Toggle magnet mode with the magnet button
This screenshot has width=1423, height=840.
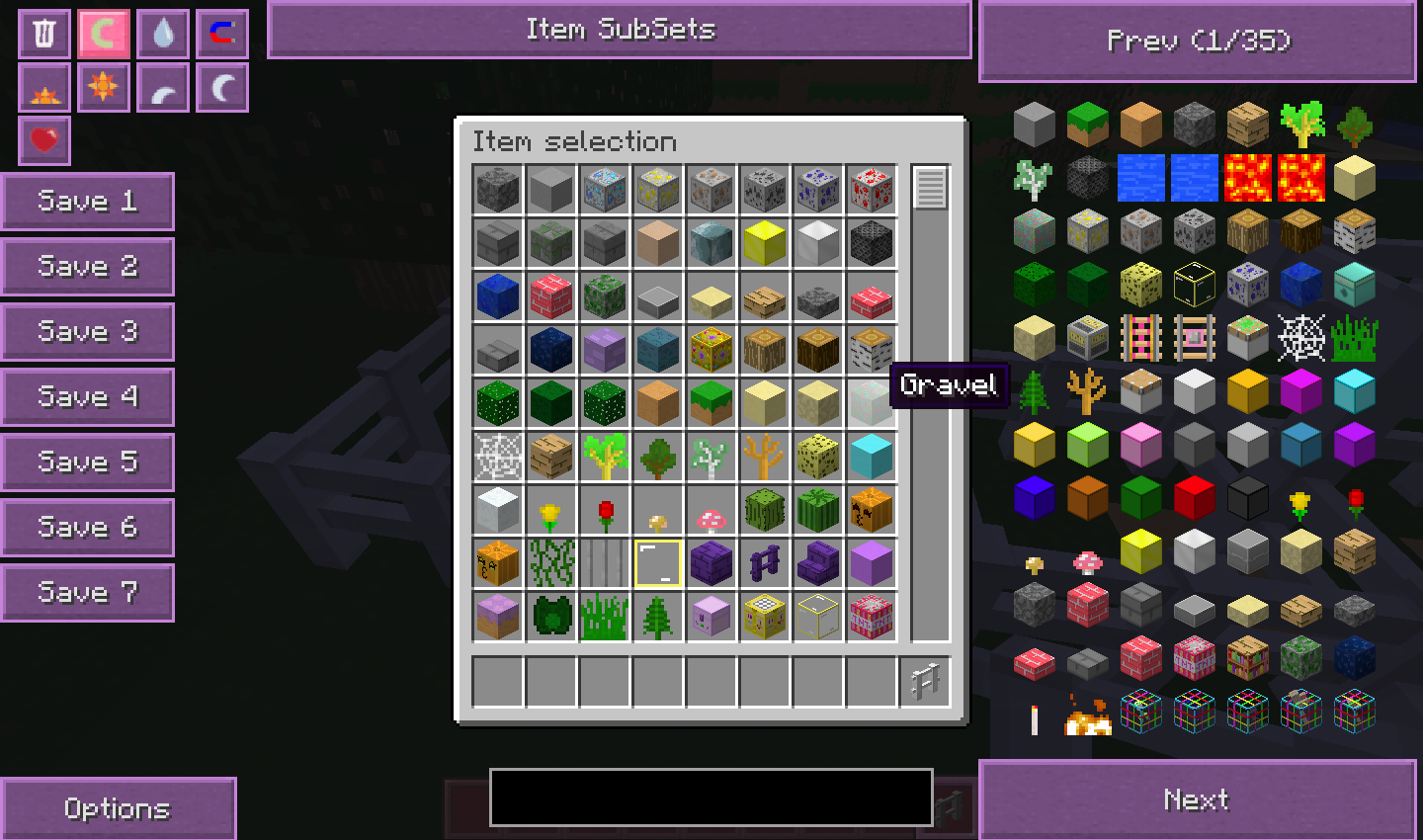[x=221, y=33]
